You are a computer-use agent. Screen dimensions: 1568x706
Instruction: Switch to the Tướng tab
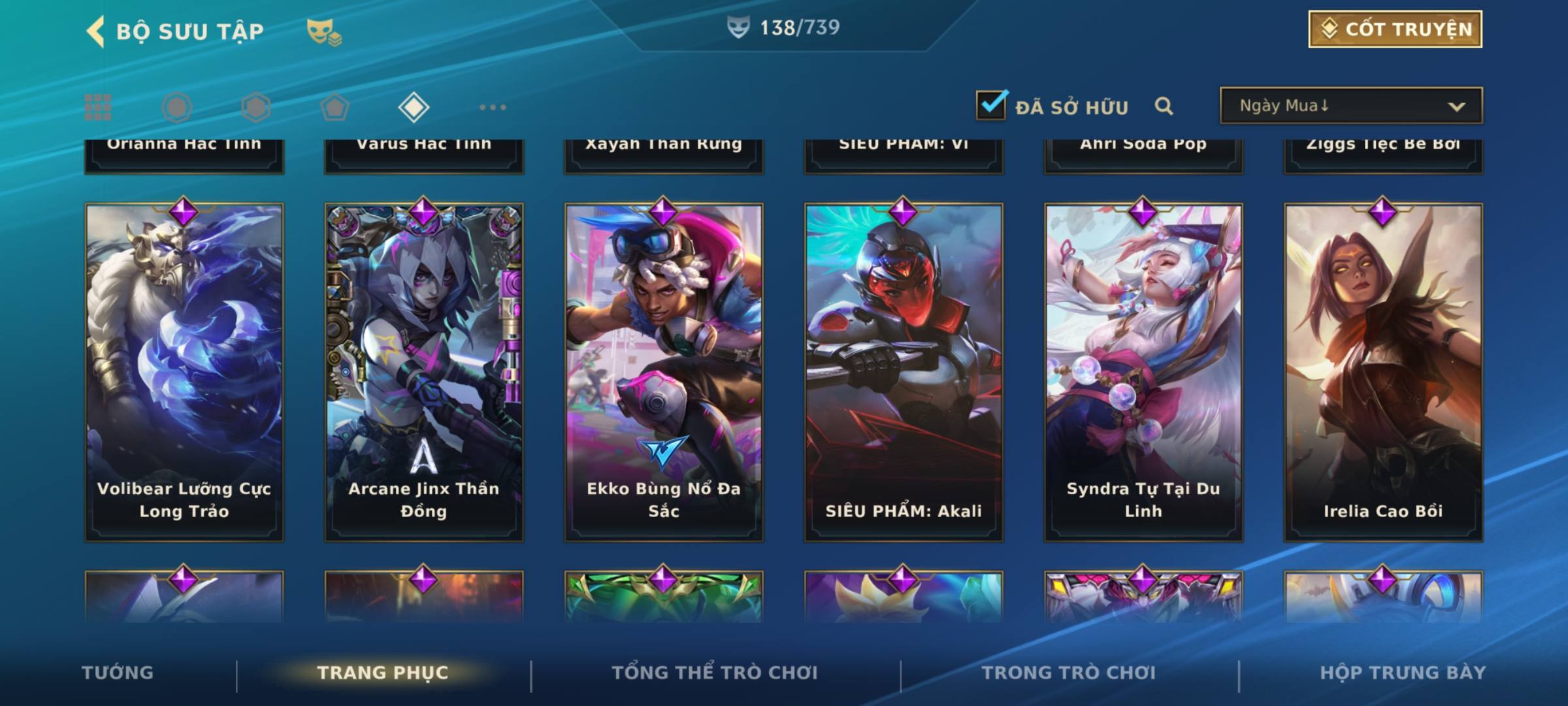(118, 673)
